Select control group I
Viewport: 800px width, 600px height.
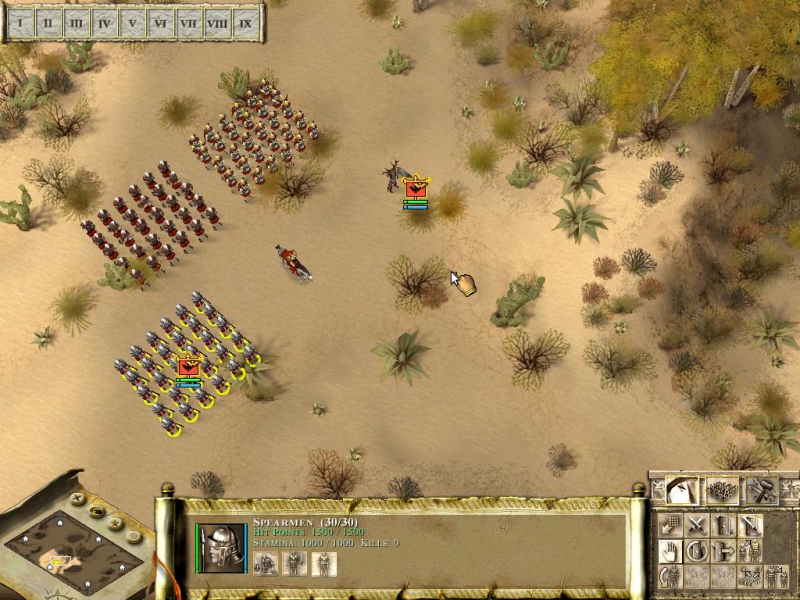(x=20, y=22)
